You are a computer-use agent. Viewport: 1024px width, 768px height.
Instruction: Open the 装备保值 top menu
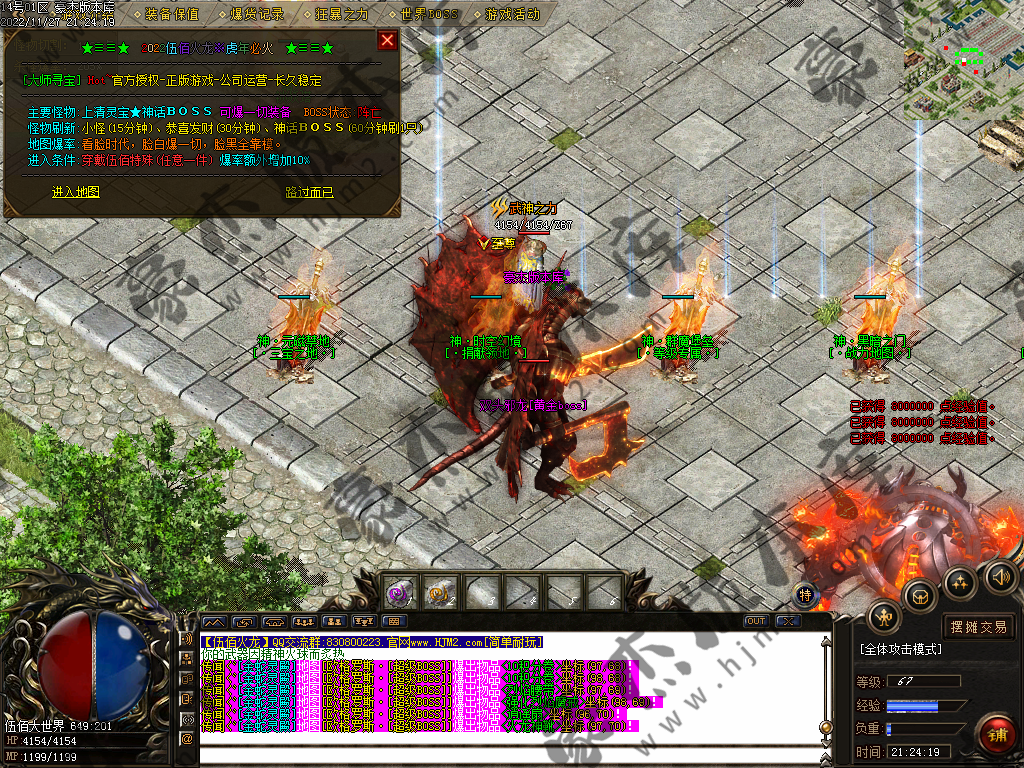pos(171,14)
